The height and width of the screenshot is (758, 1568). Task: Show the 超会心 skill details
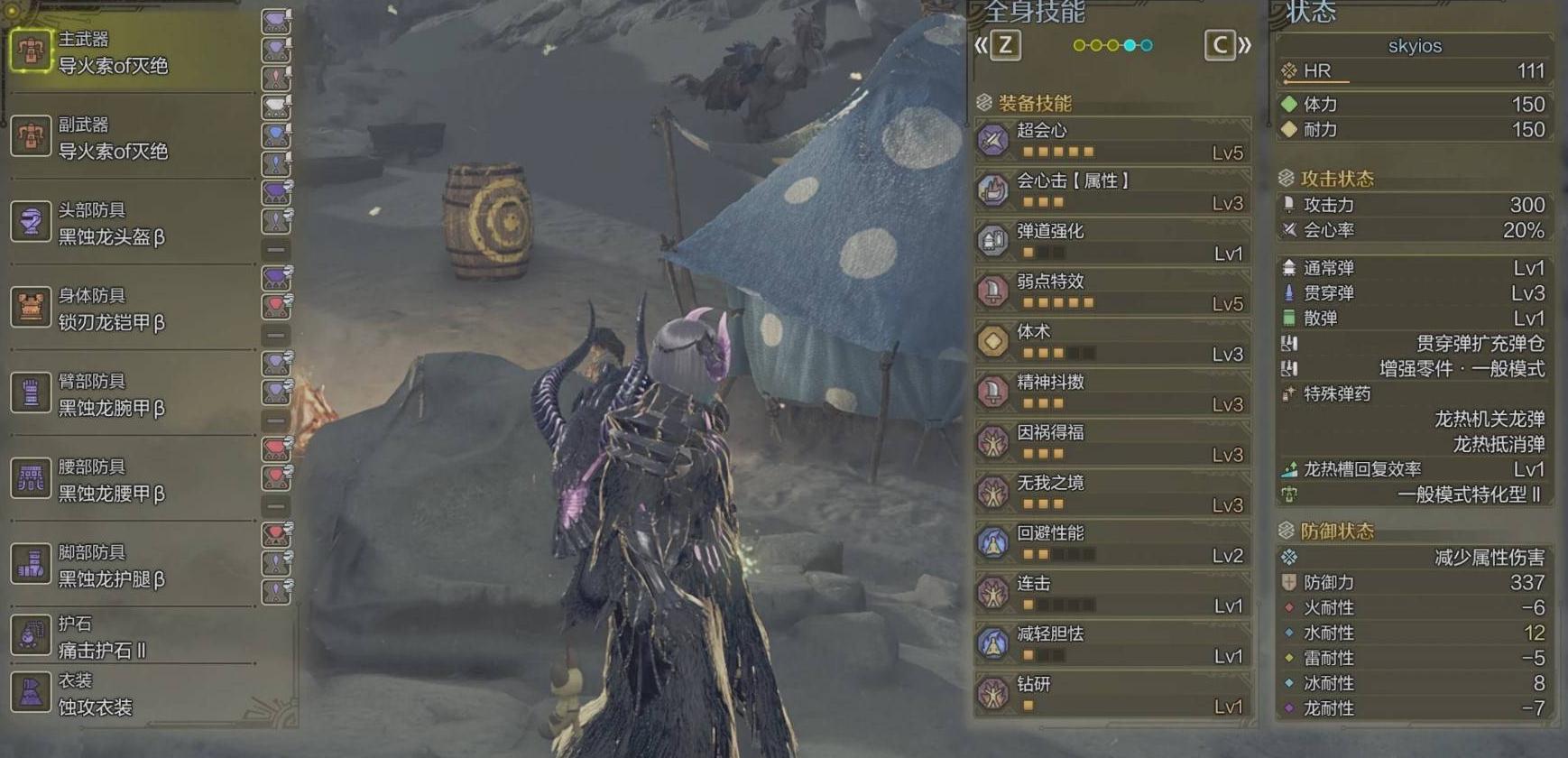pyautogui.click(x=1112, y=141)
